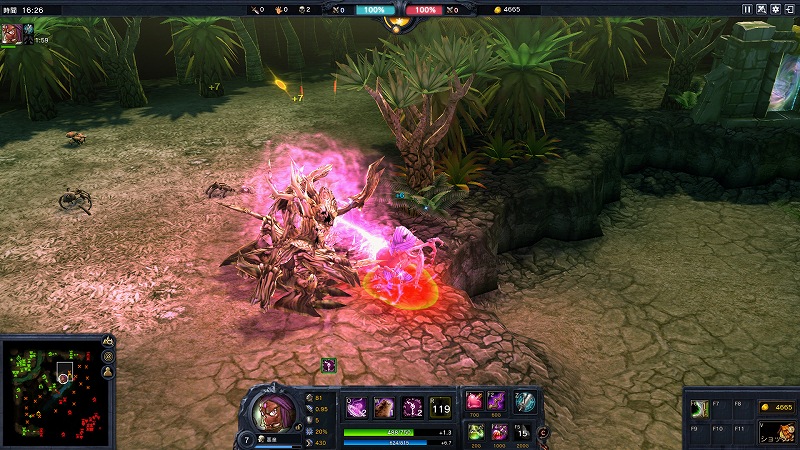The height and width of the screenshot is (450, 800).
Task: Toggle the minimap hero silhouette button
Action: (108, 371)
